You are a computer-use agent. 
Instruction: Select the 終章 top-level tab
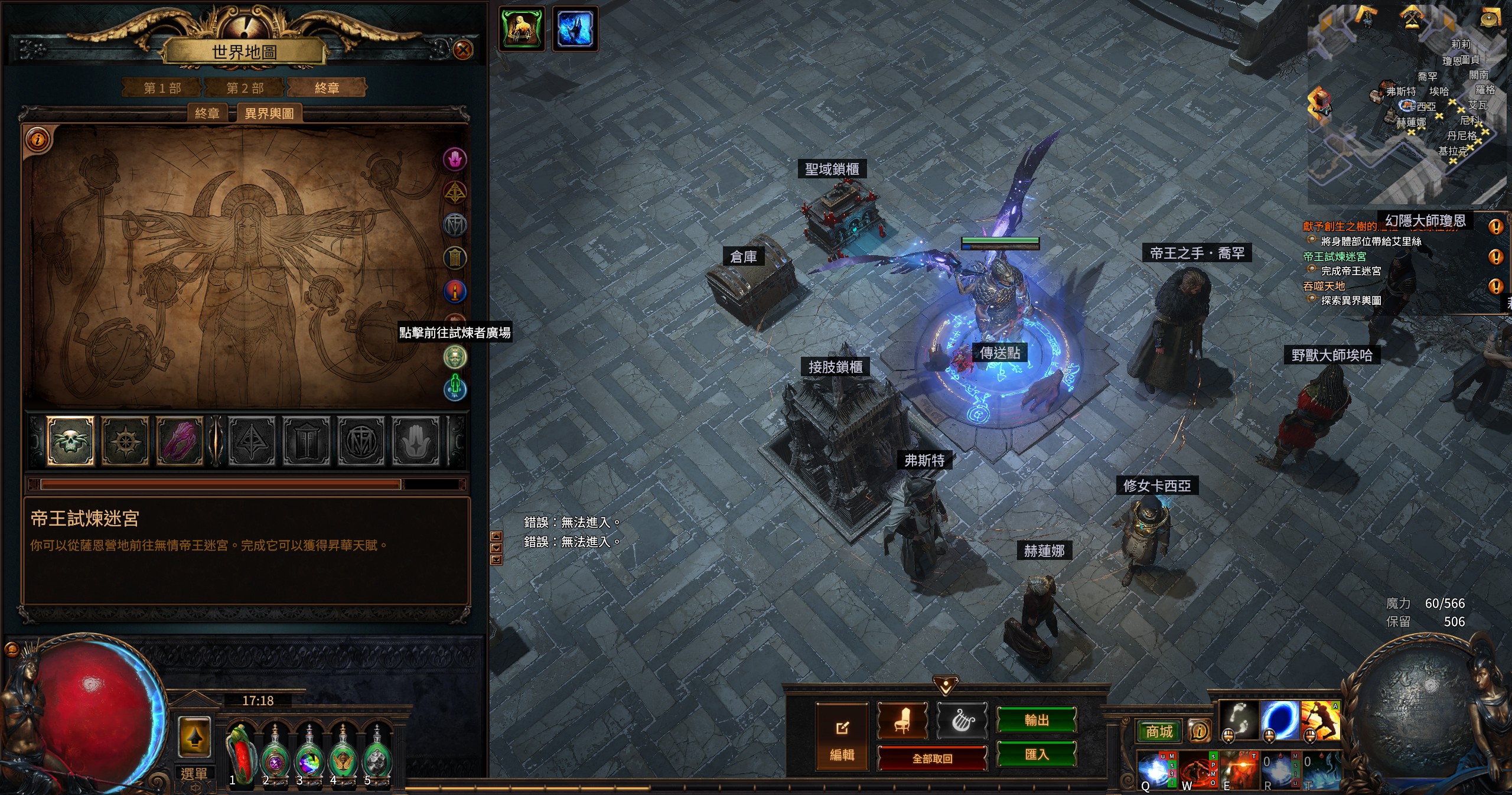pos(327,88)
